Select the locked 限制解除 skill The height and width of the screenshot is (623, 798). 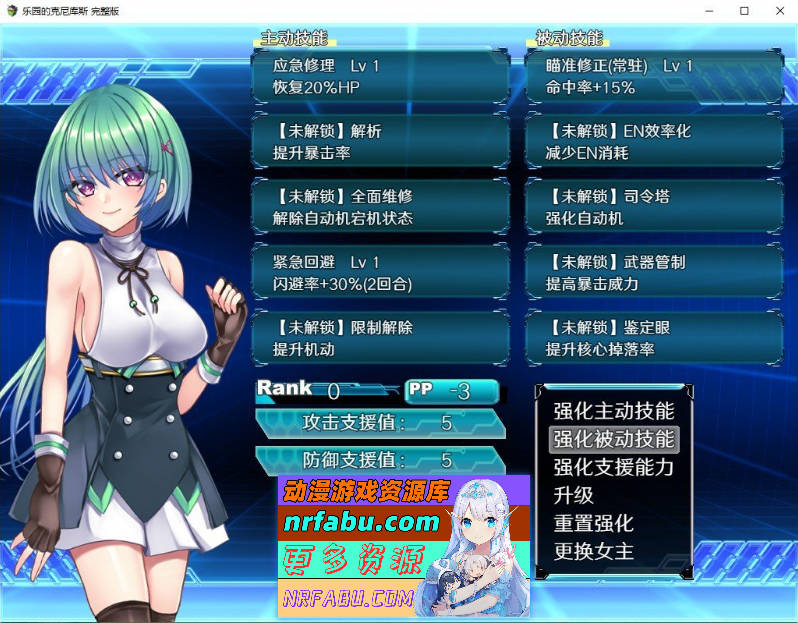tap(380, 338)
